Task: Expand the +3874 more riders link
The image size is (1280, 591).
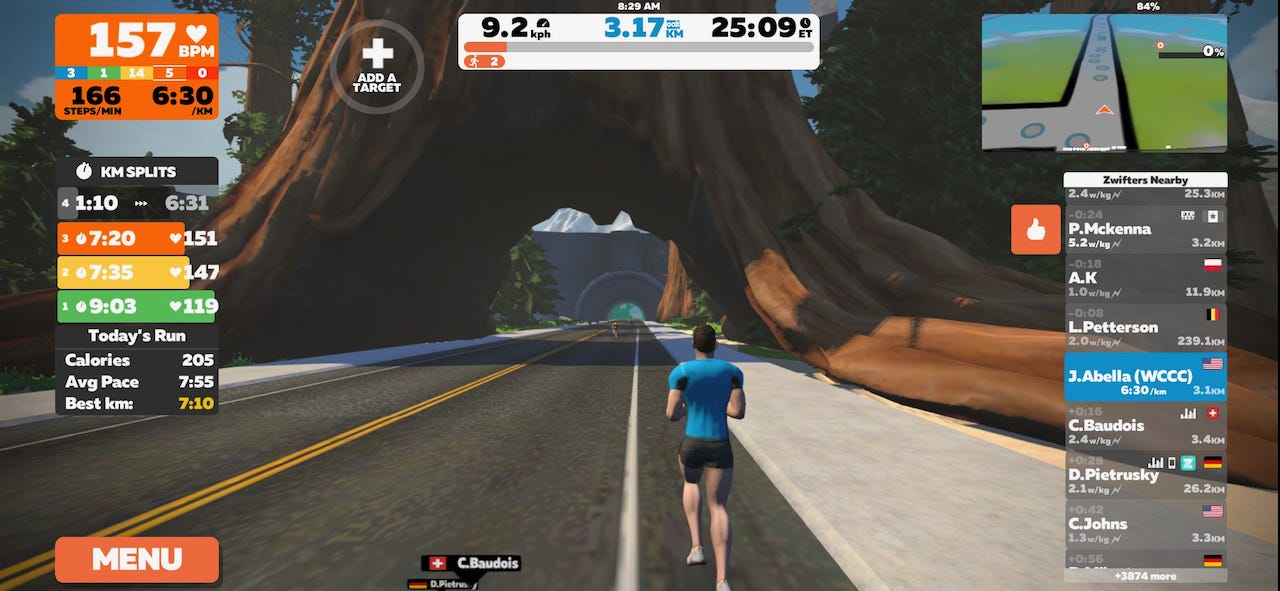Action: tap(1145, 576)
